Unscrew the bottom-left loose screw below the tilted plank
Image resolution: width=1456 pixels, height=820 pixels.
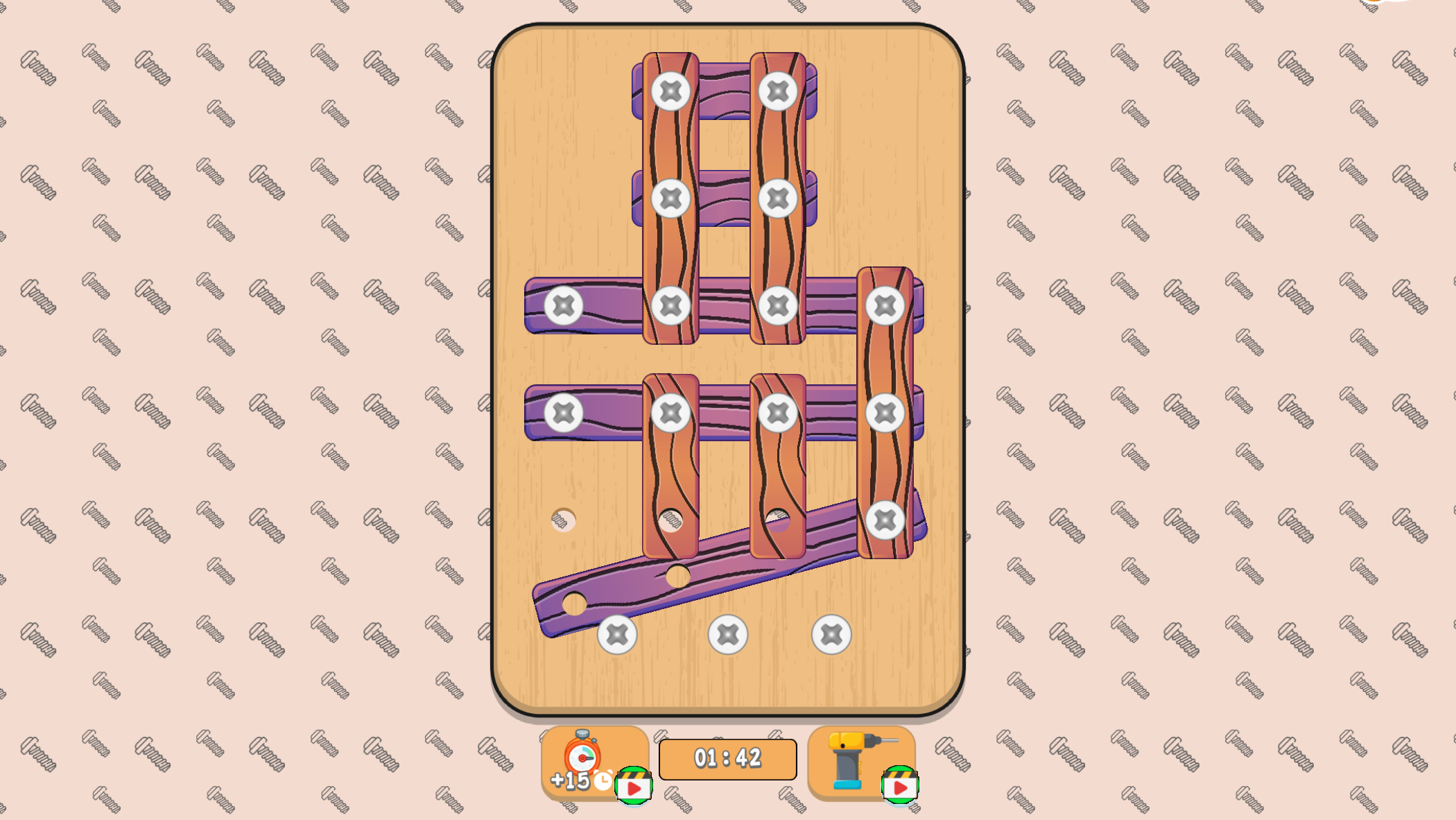tap(616, 633)
